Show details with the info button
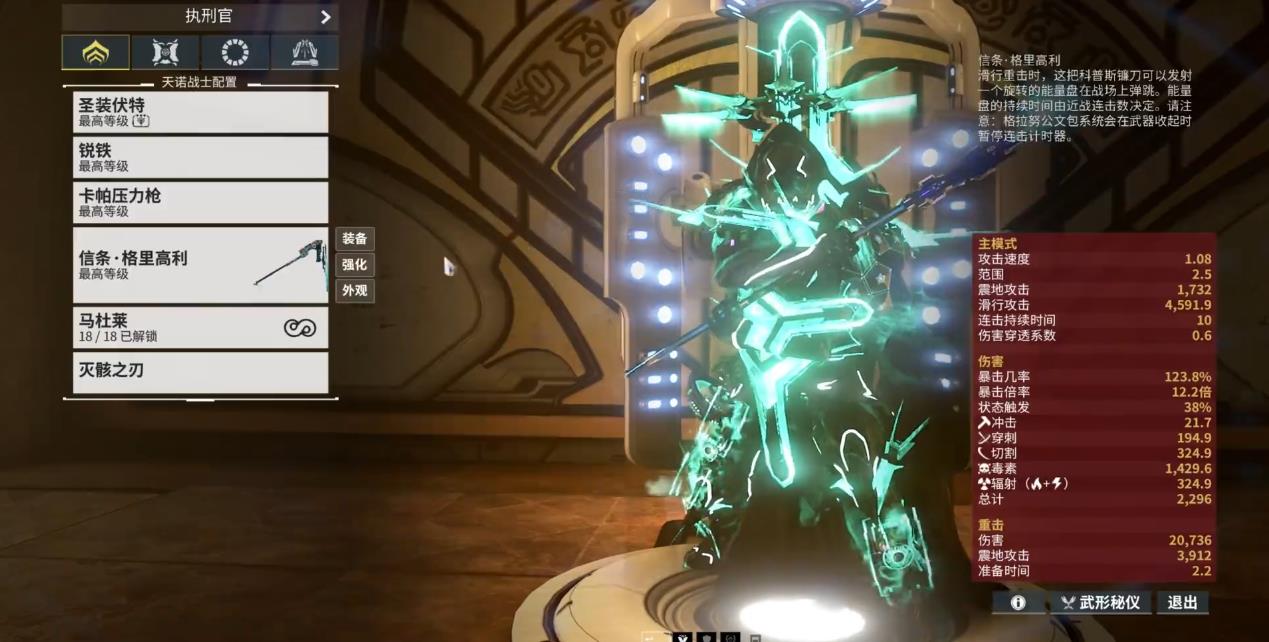1269x642 pixels. pos(1018,603)
